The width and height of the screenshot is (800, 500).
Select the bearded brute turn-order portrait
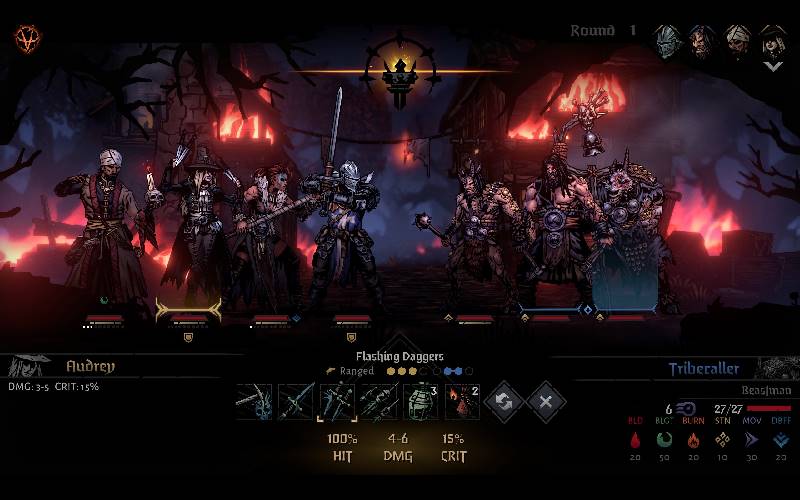[x=703, y=40]
